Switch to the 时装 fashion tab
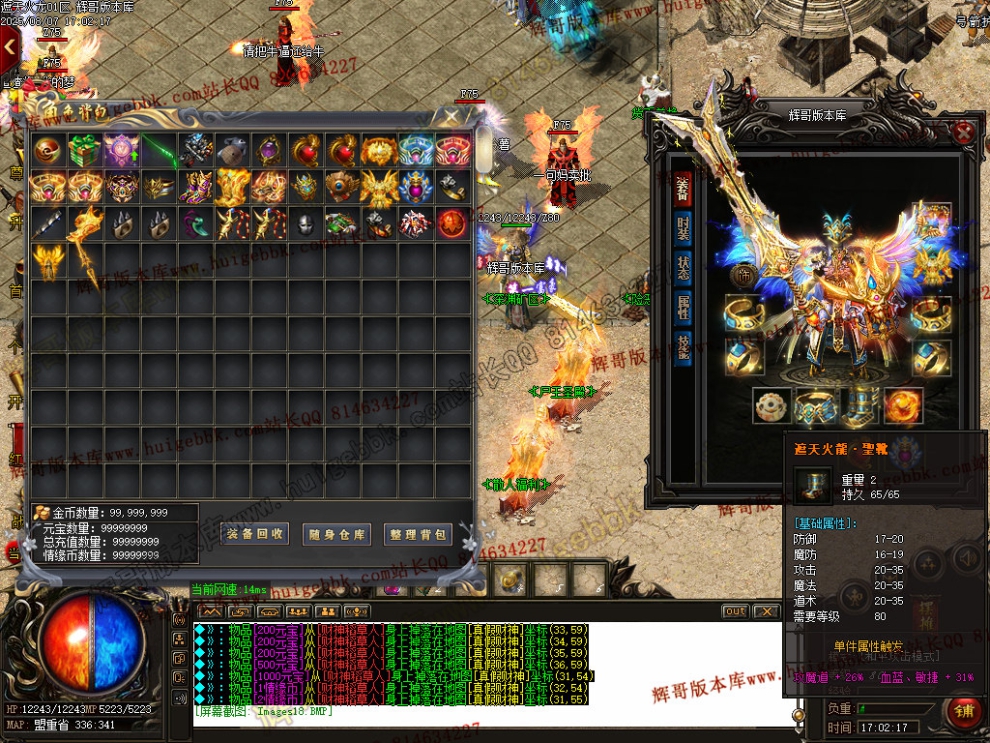 pyautogui.click(x=683, y=229)
